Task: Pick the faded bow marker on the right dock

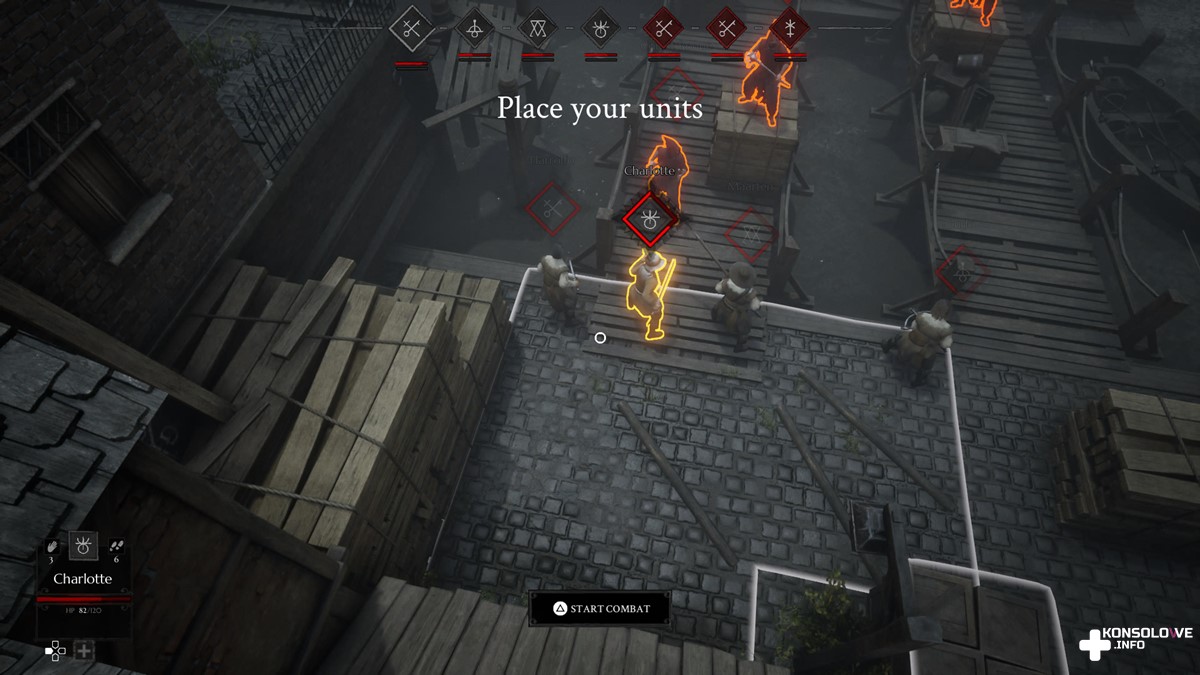Action: click(961, 270)
